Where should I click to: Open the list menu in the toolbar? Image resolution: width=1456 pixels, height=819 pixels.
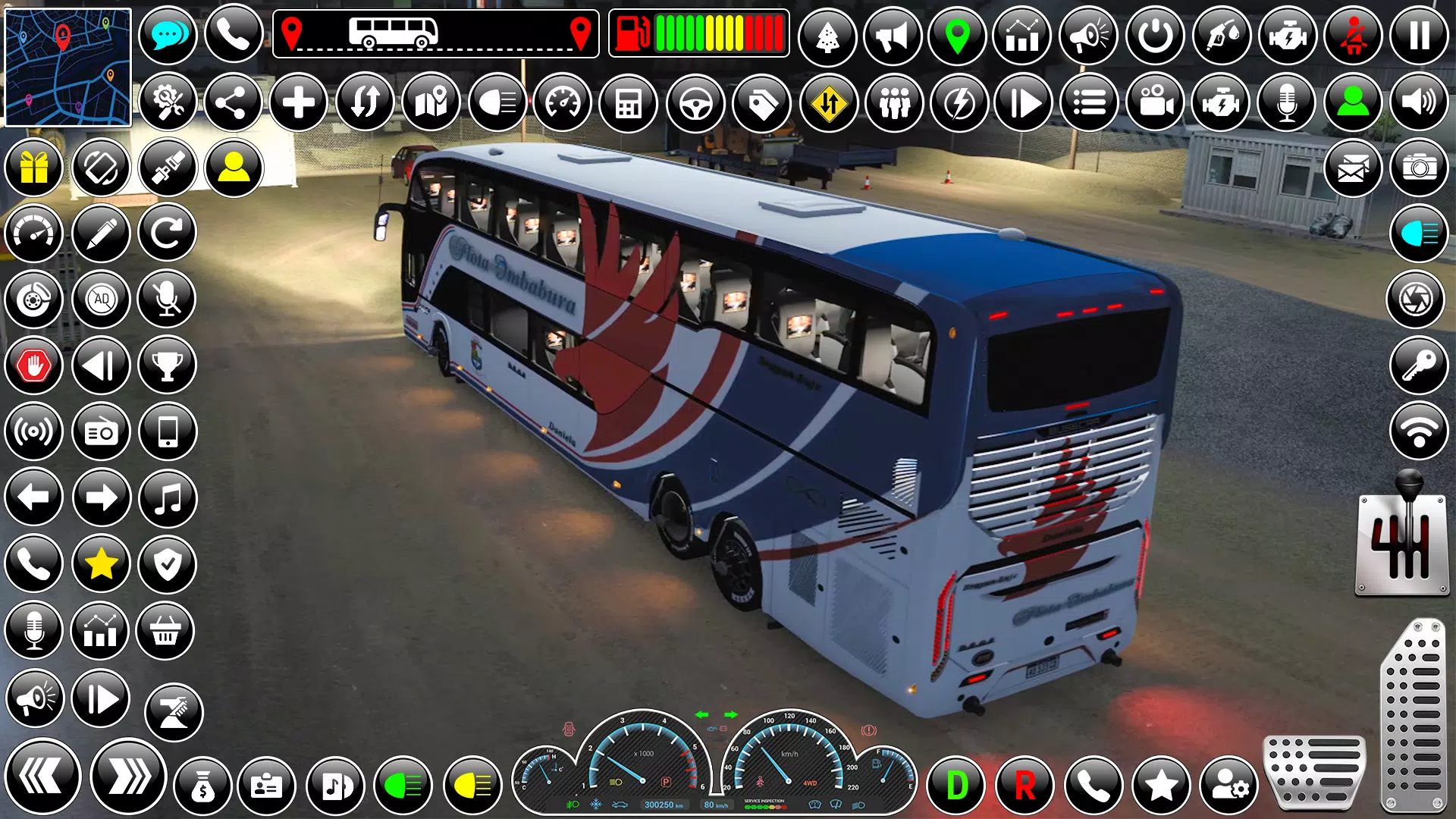1090,102
